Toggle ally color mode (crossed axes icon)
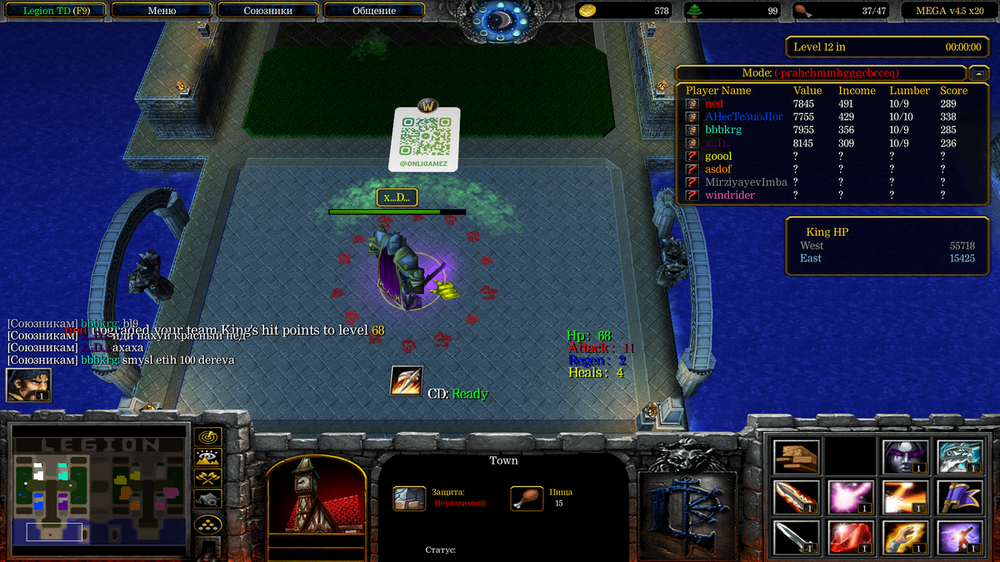 pos(208,479)
